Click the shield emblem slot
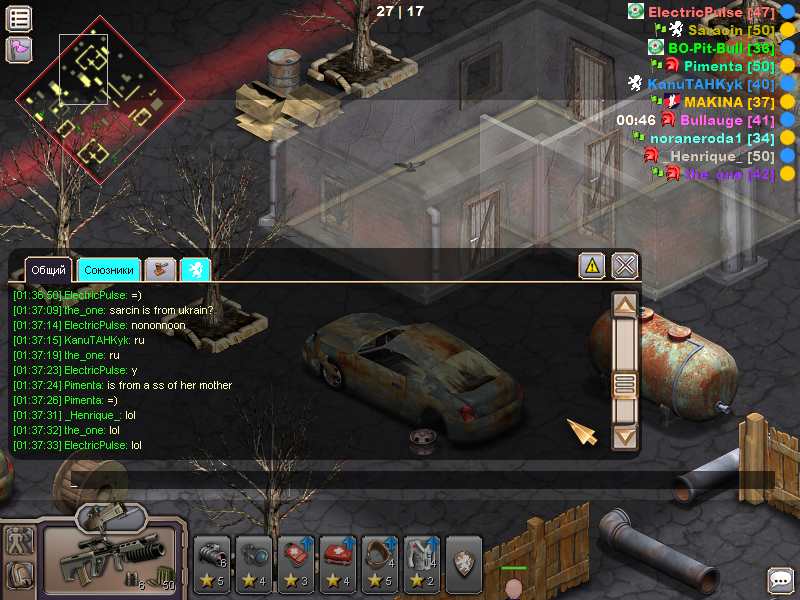Viewport: 800px width, 600px height. click(464, 560)
